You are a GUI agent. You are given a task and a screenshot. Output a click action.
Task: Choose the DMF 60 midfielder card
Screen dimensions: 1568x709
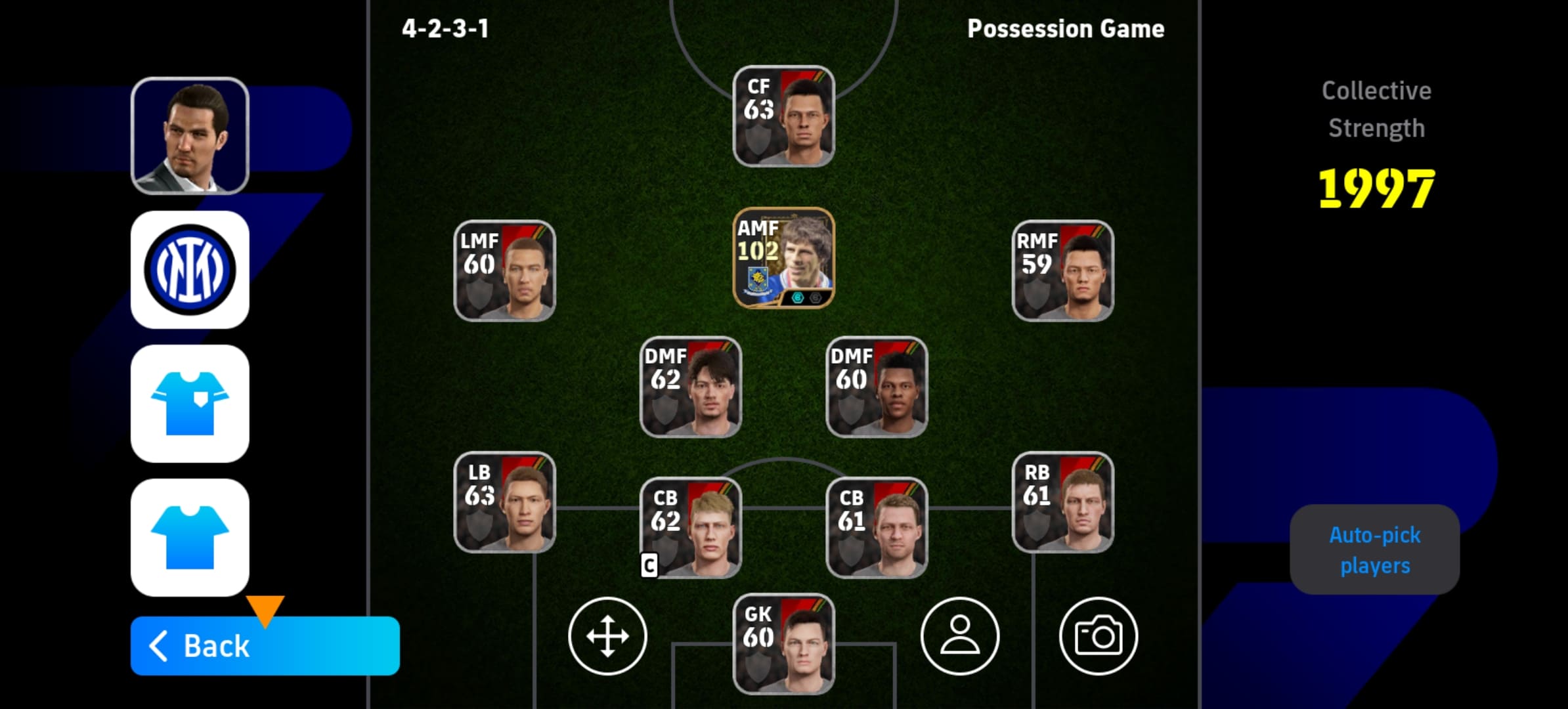(877, 387)
